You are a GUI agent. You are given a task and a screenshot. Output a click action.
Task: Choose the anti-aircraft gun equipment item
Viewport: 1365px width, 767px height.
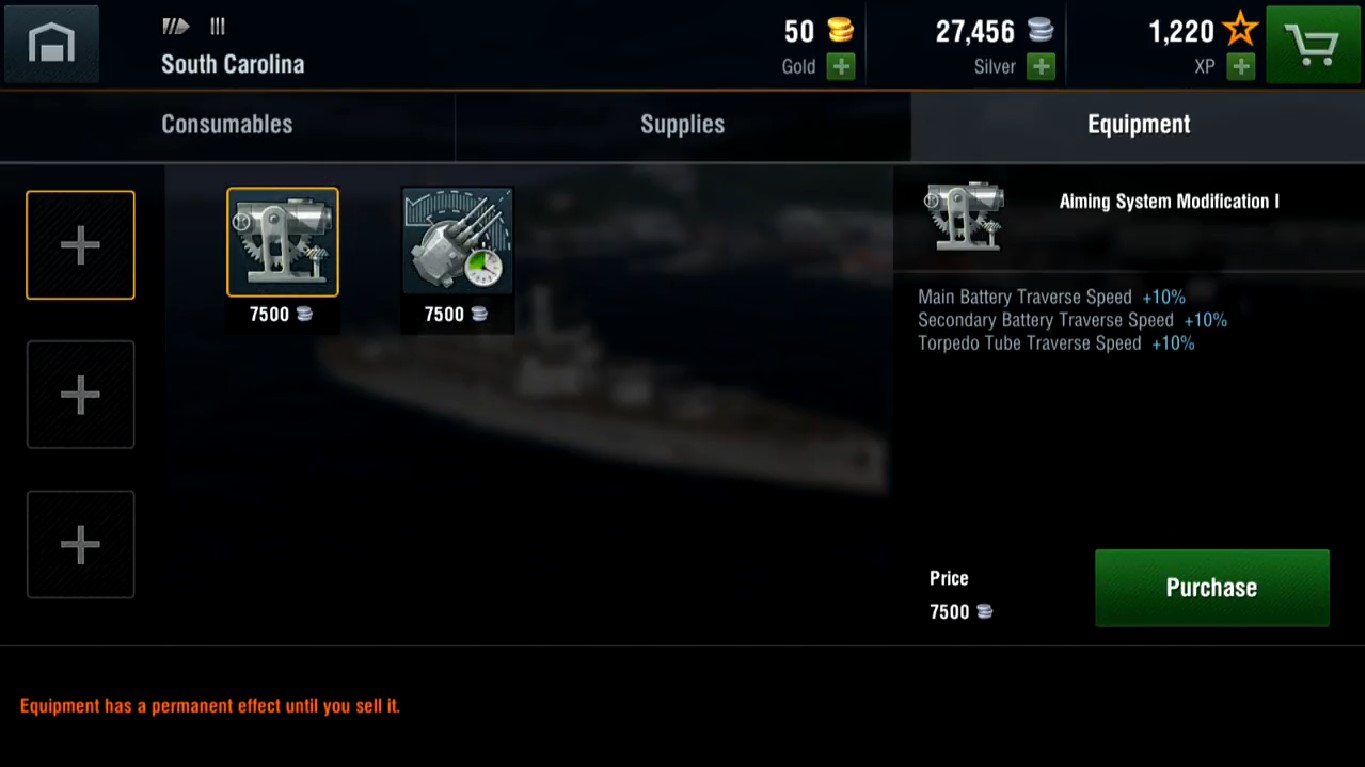point(457,242)
